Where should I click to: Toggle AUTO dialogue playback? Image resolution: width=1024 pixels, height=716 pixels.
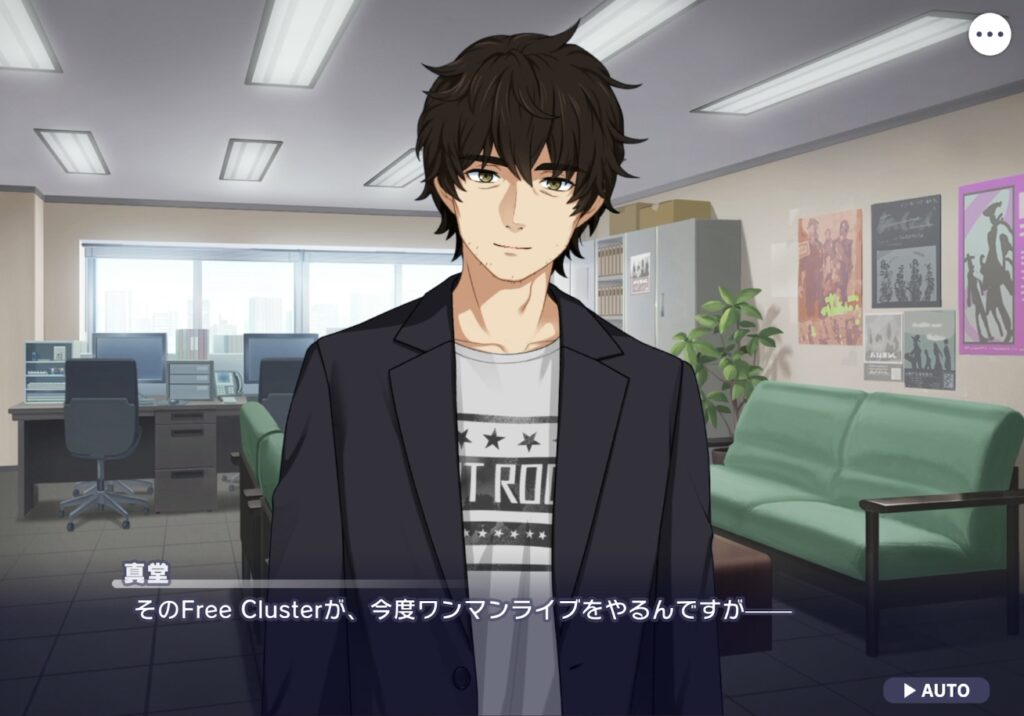click(x=936, y=690)
